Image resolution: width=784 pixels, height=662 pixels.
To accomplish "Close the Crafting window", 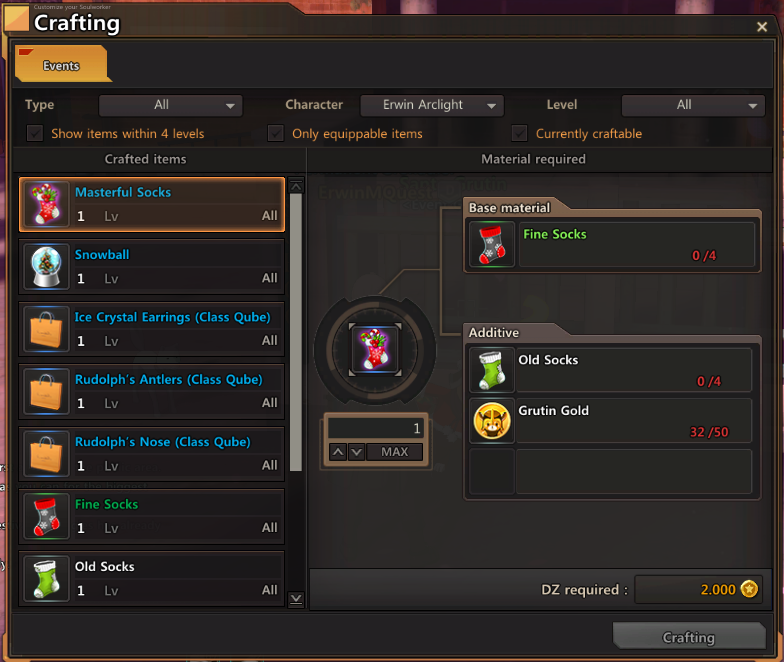I will point(763,28).
